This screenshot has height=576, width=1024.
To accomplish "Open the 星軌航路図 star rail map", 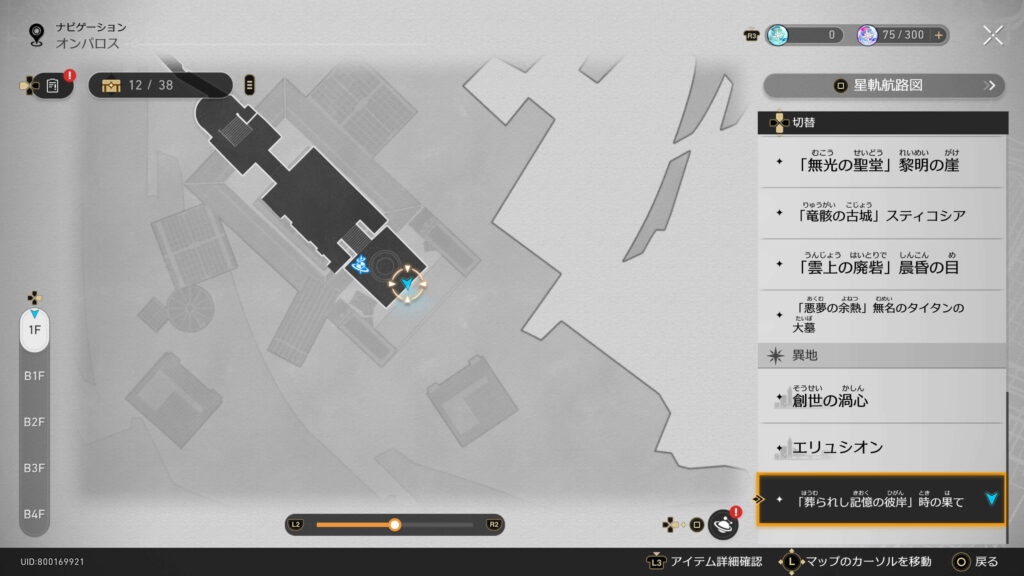I will (x=883, y=86).
